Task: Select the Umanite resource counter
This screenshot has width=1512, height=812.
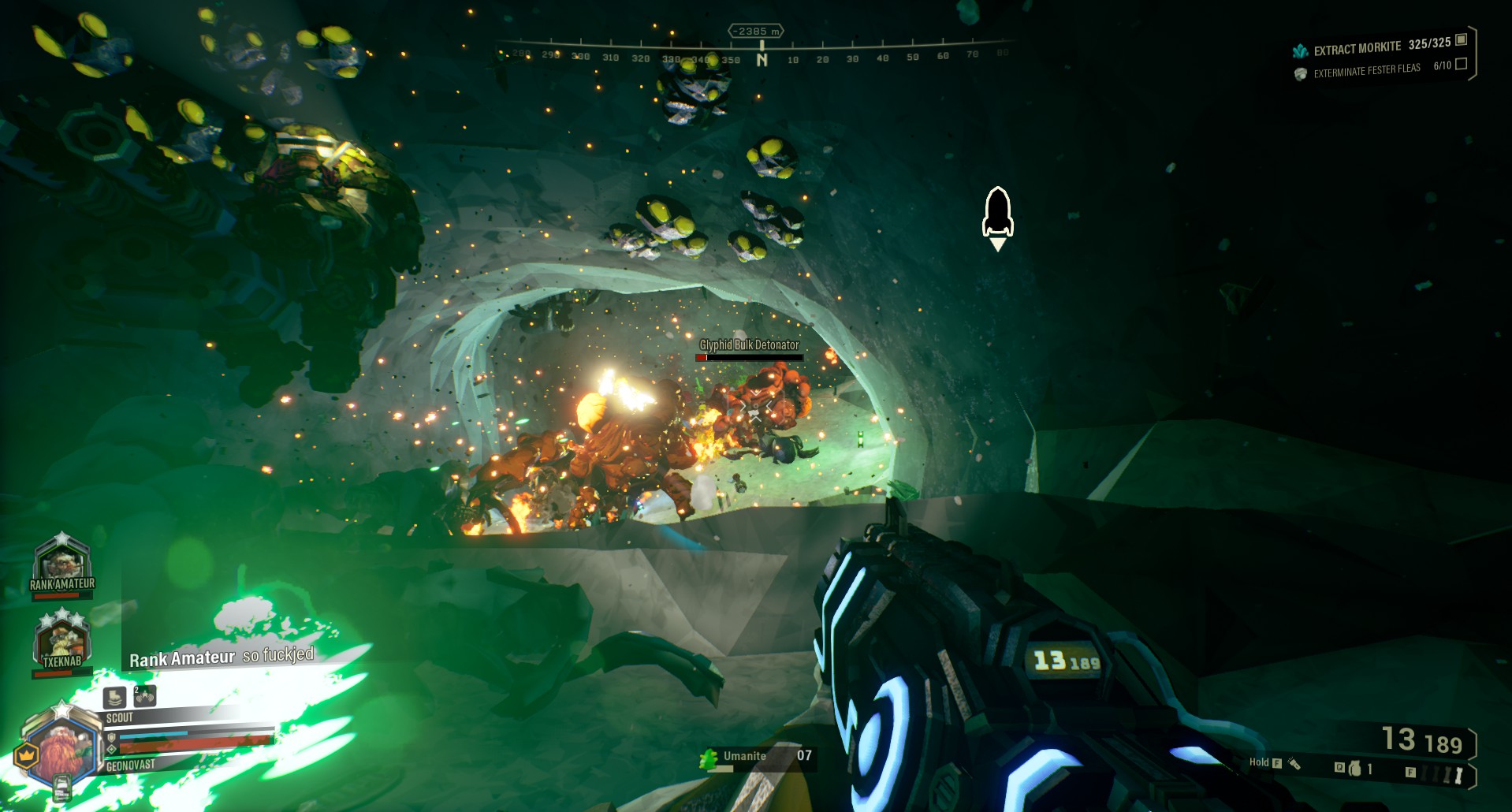Action: click(x=755, y=757)
